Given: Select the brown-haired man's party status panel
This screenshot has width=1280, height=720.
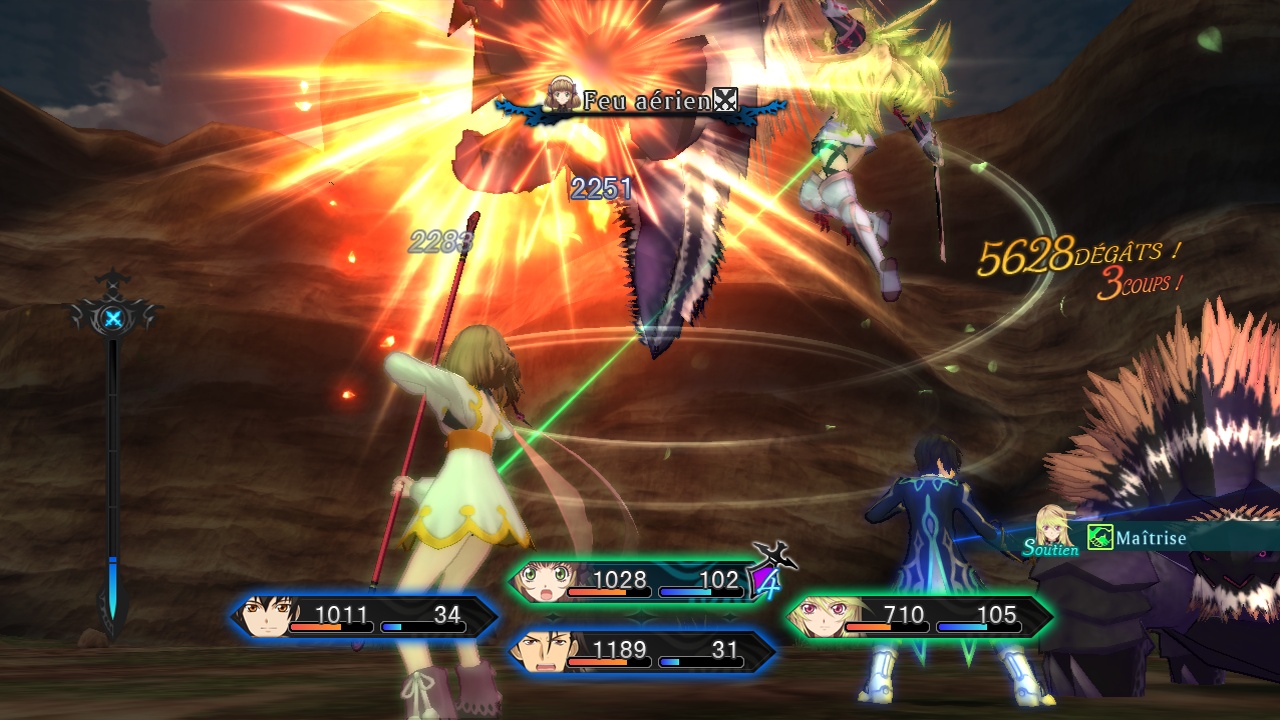Looking at the screenshot, I should tap(641, 652).
